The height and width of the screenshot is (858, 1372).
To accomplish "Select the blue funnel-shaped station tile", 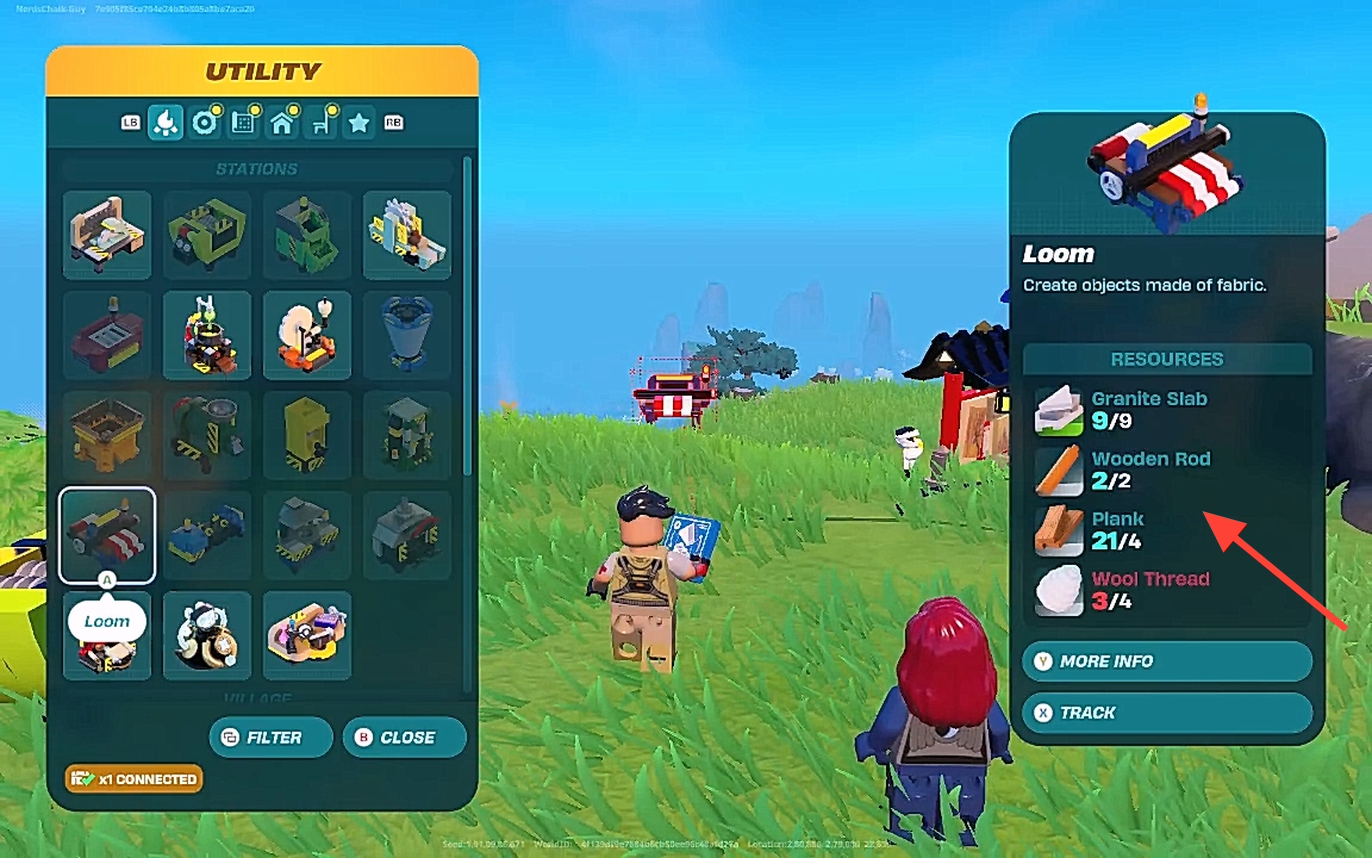I will coord(407,335).
